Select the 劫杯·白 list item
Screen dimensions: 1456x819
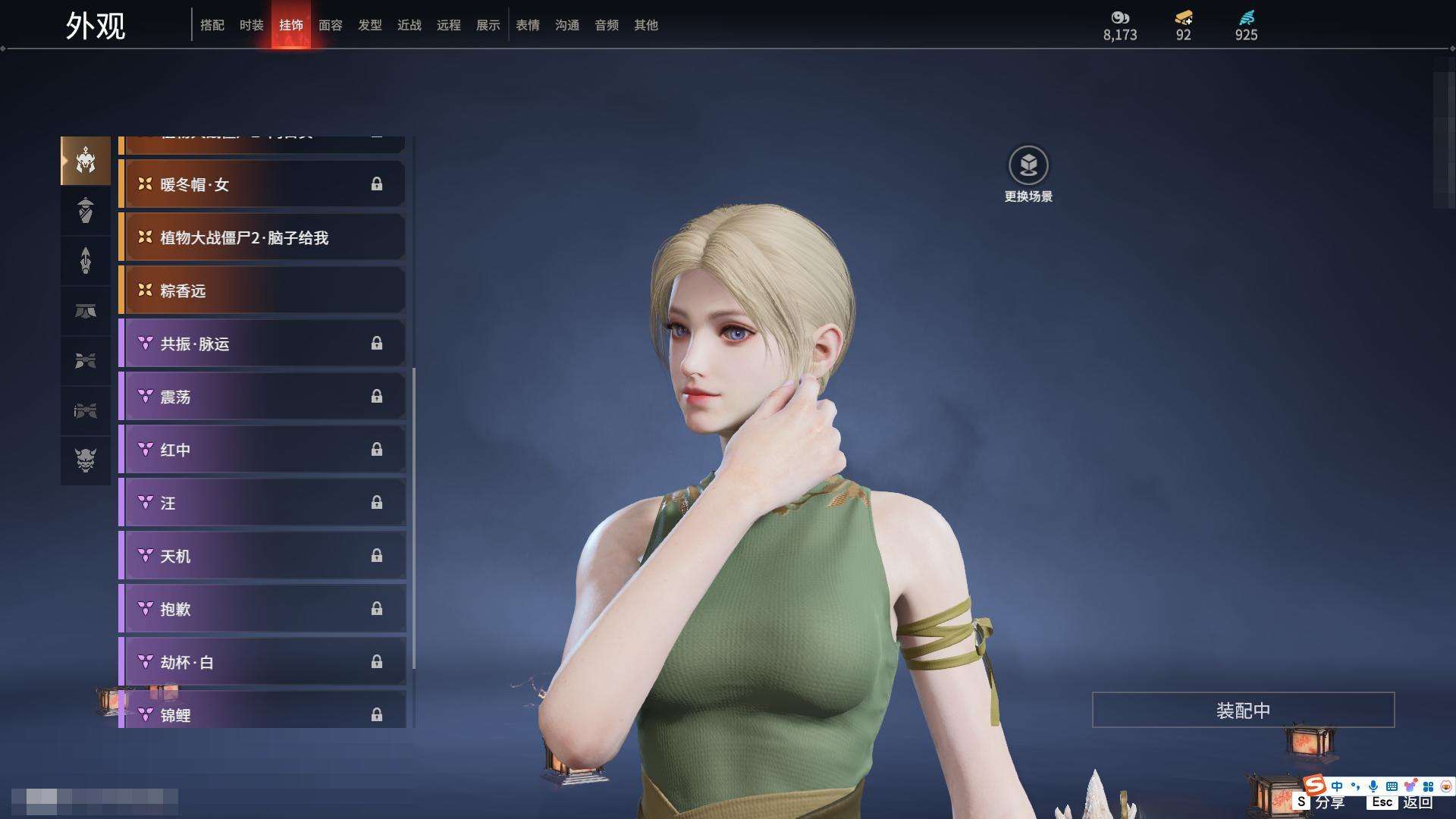262,662
